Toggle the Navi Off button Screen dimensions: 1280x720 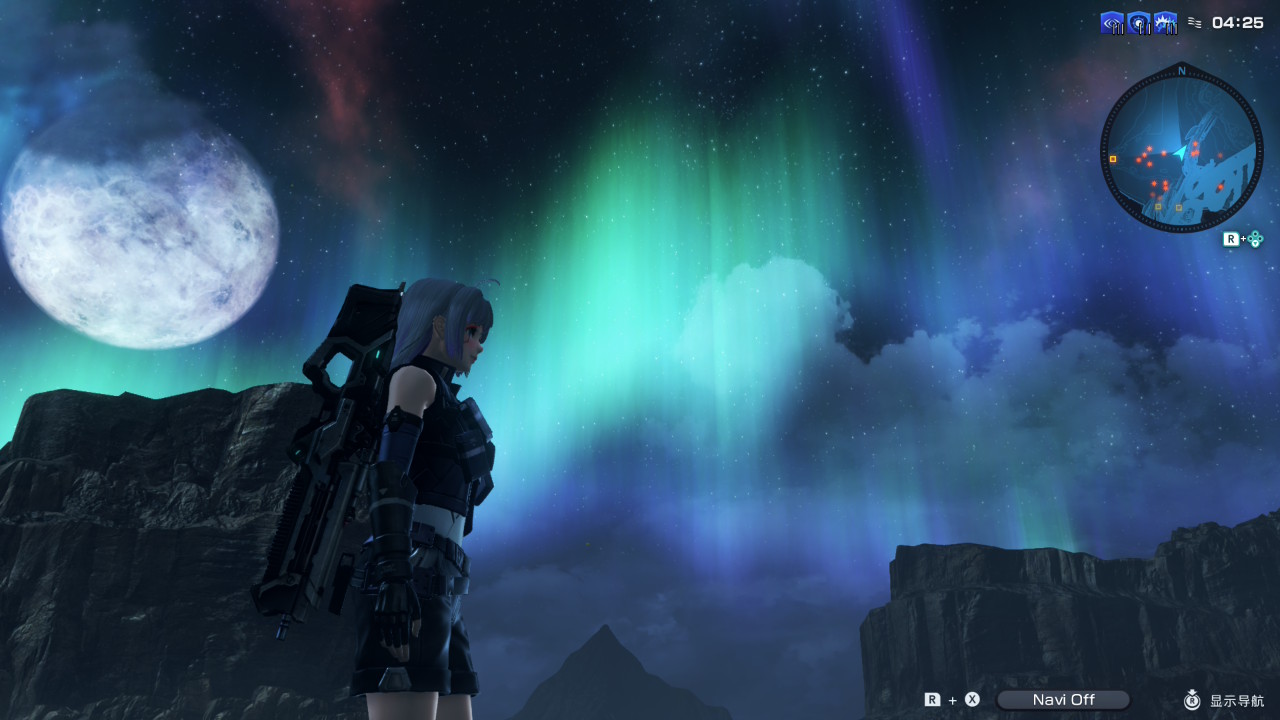click(x=1063, y=700)
